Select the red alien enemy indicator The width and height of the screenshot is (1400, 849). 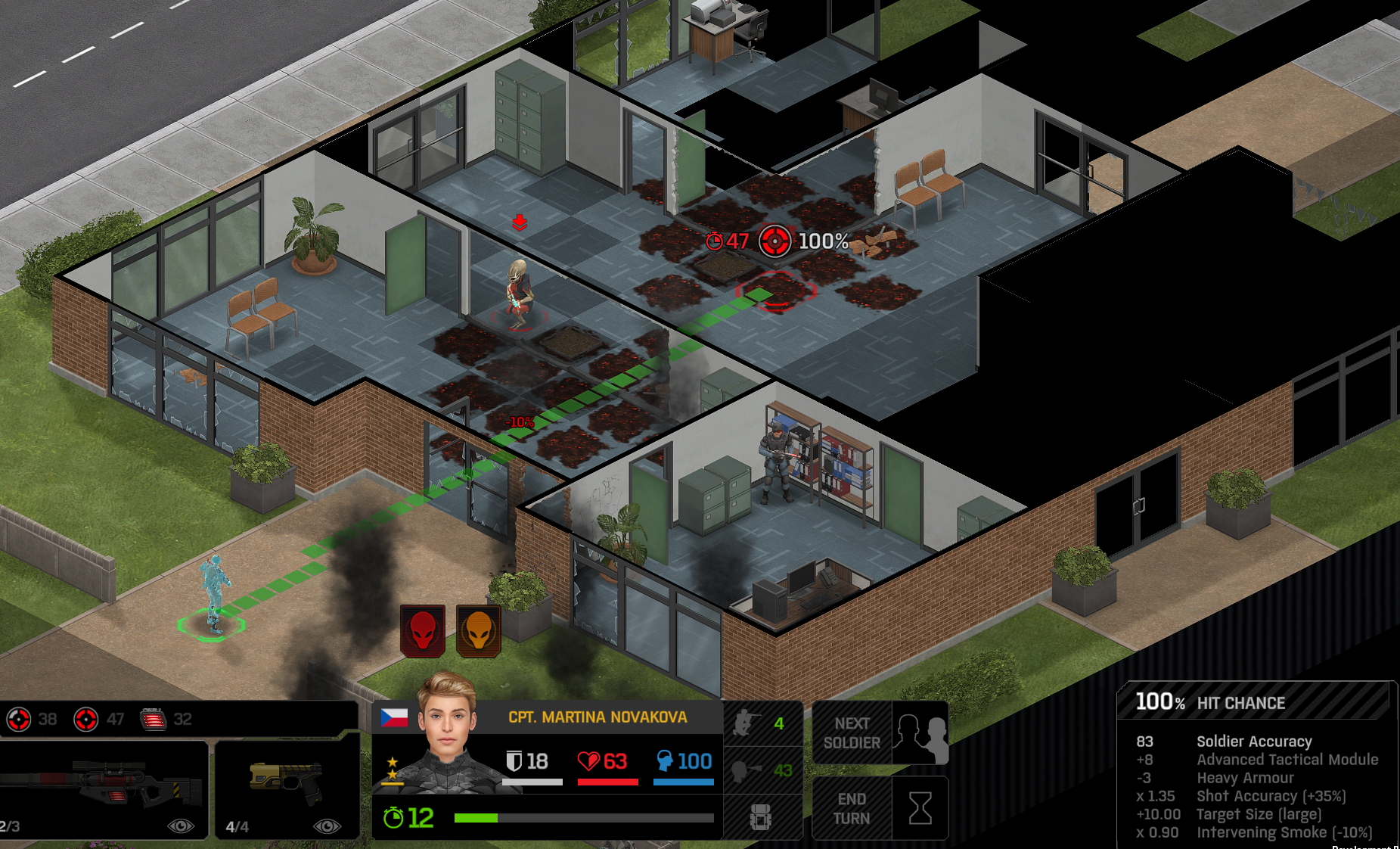(423, 630)
